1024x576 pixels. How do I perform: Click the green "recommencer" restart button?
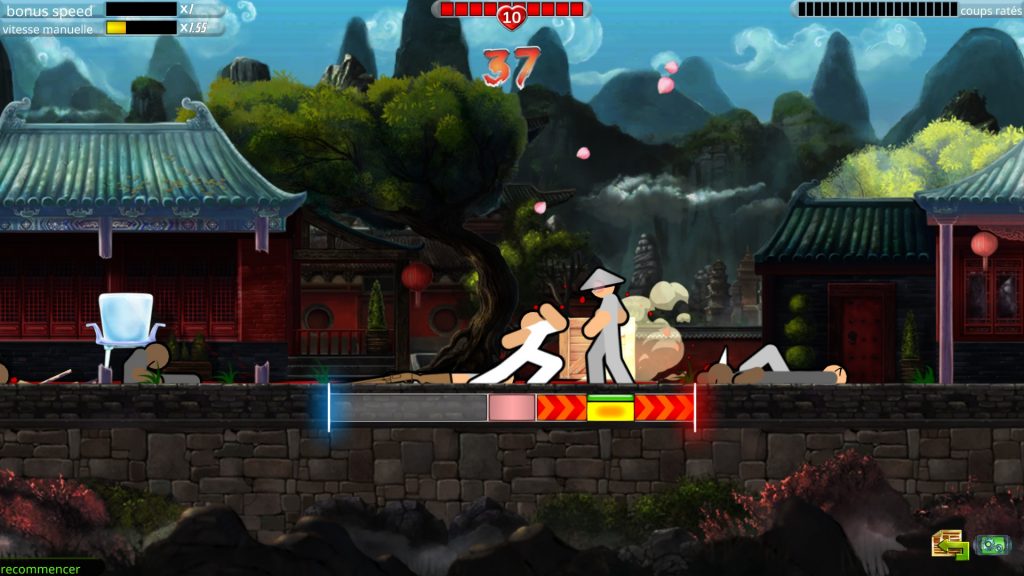[x=42, y=569]
